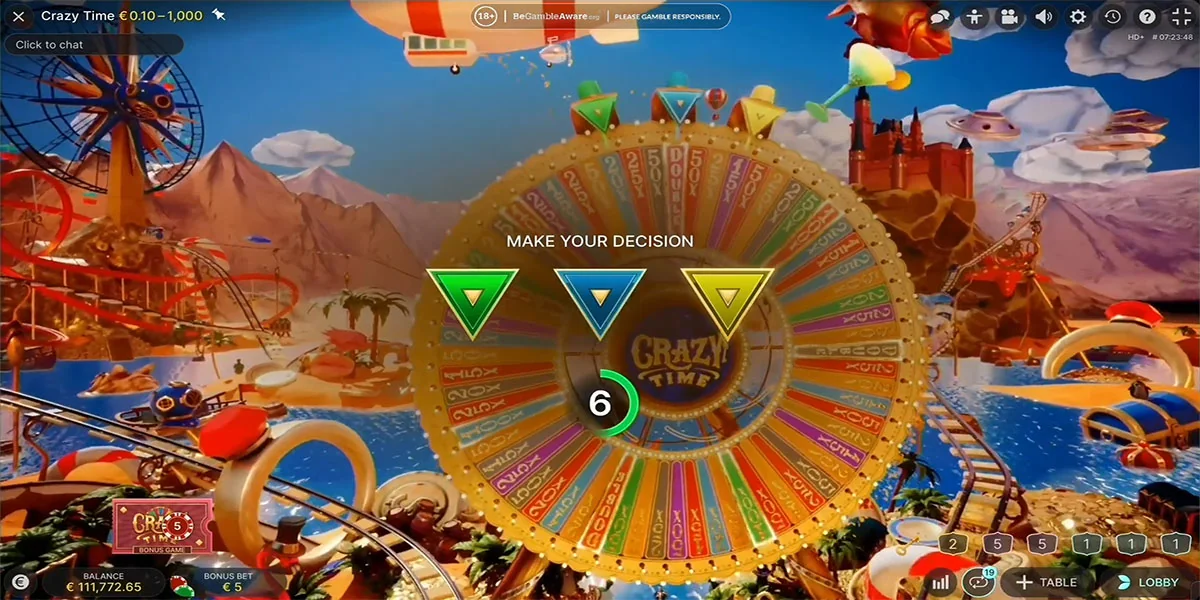Open the cashier coin icon
This screenshot has width=1200, height=600.
coord(20,582)
